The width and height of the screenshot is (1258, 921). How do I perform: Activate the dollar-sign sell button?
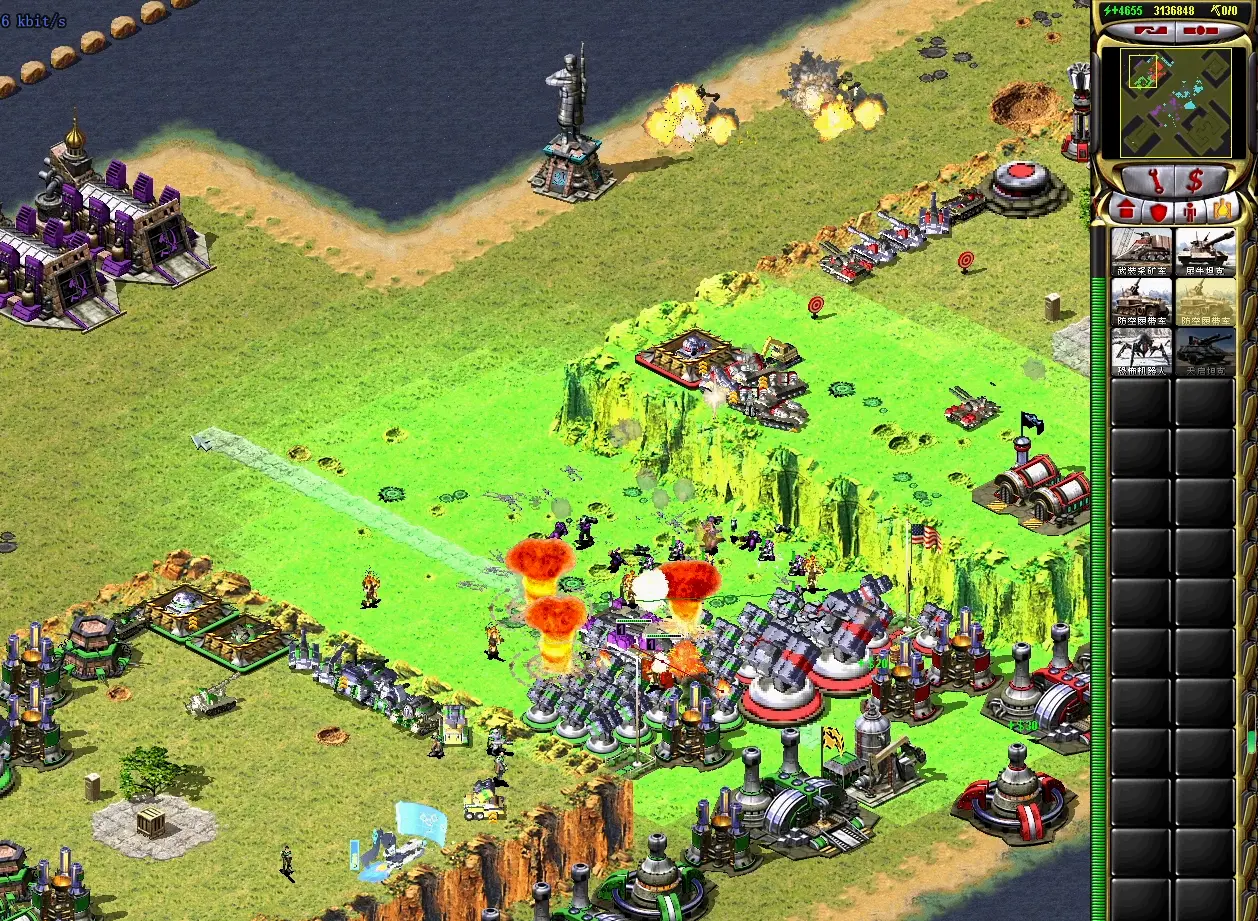[x=1194, y=181]
